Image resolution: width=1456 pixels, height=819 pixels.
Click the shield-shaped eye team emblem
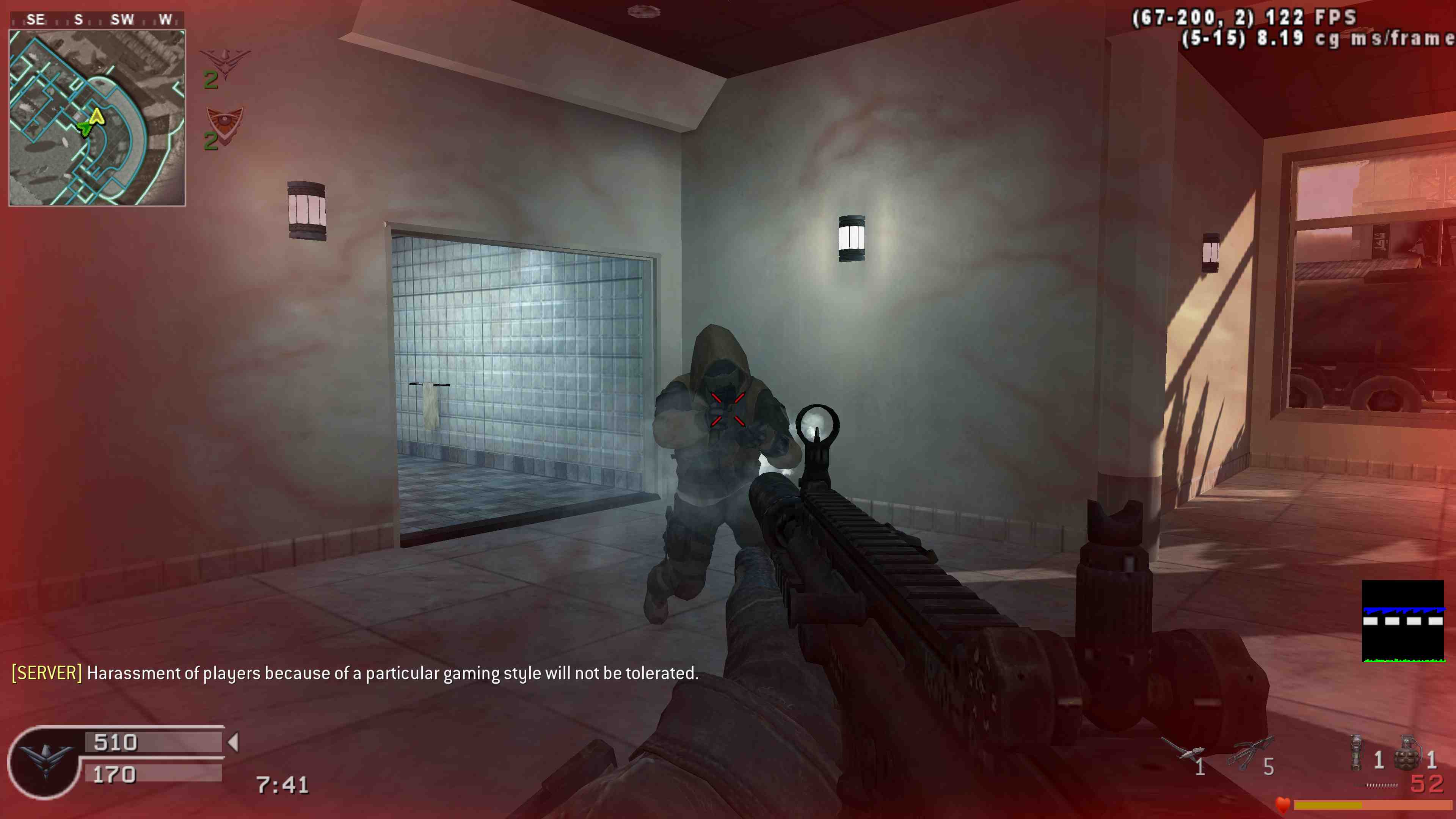(225, 123)
